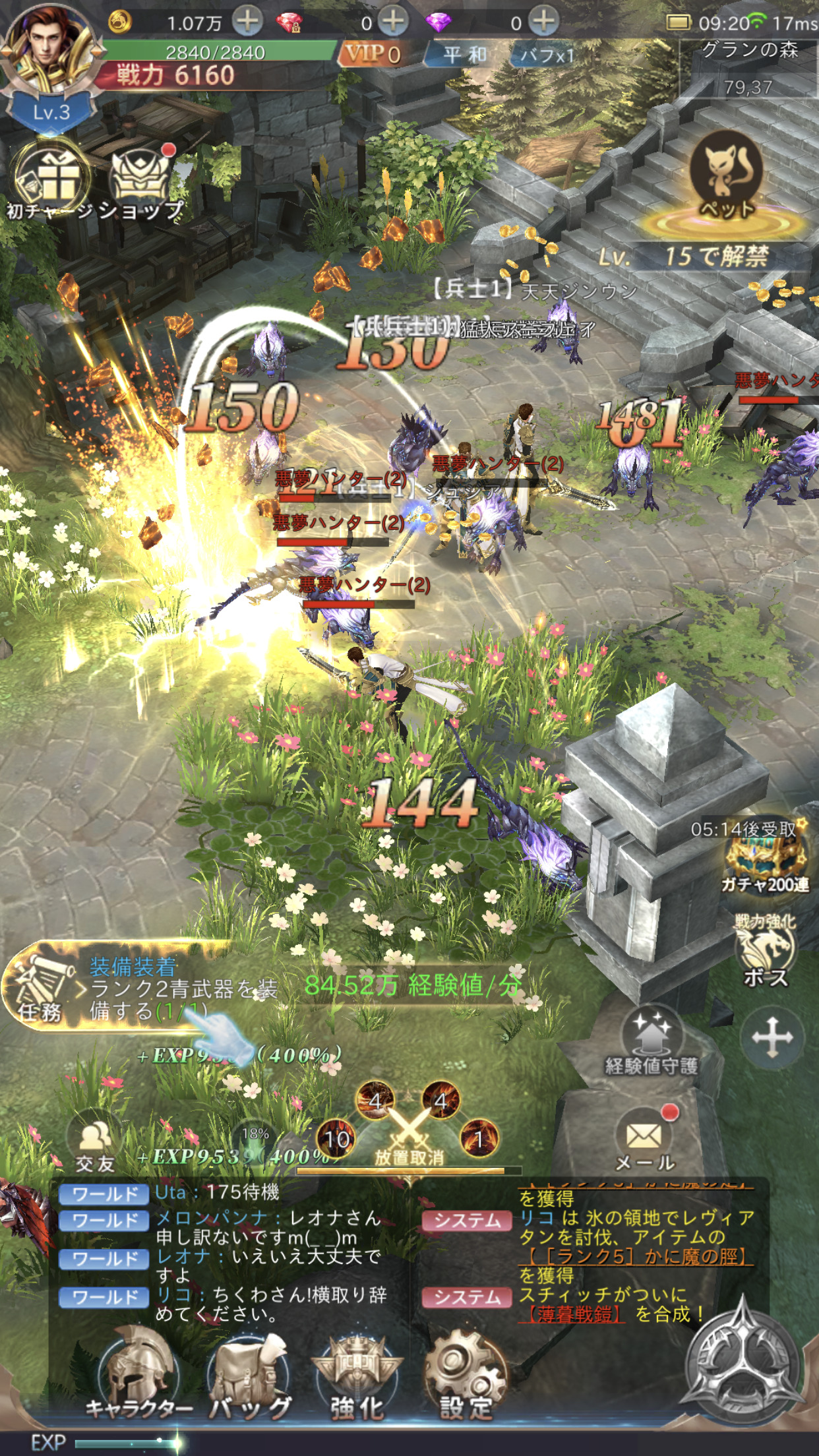Claim the ガチャ200連 reward chest
This screenshot has width=819, height=1456.
[x=765, y=857]
